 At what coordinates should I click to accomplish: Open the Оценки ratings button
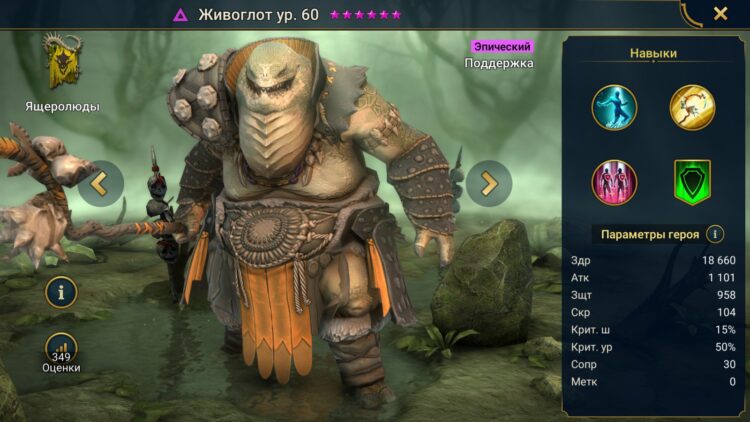click(x=62, y=351)
